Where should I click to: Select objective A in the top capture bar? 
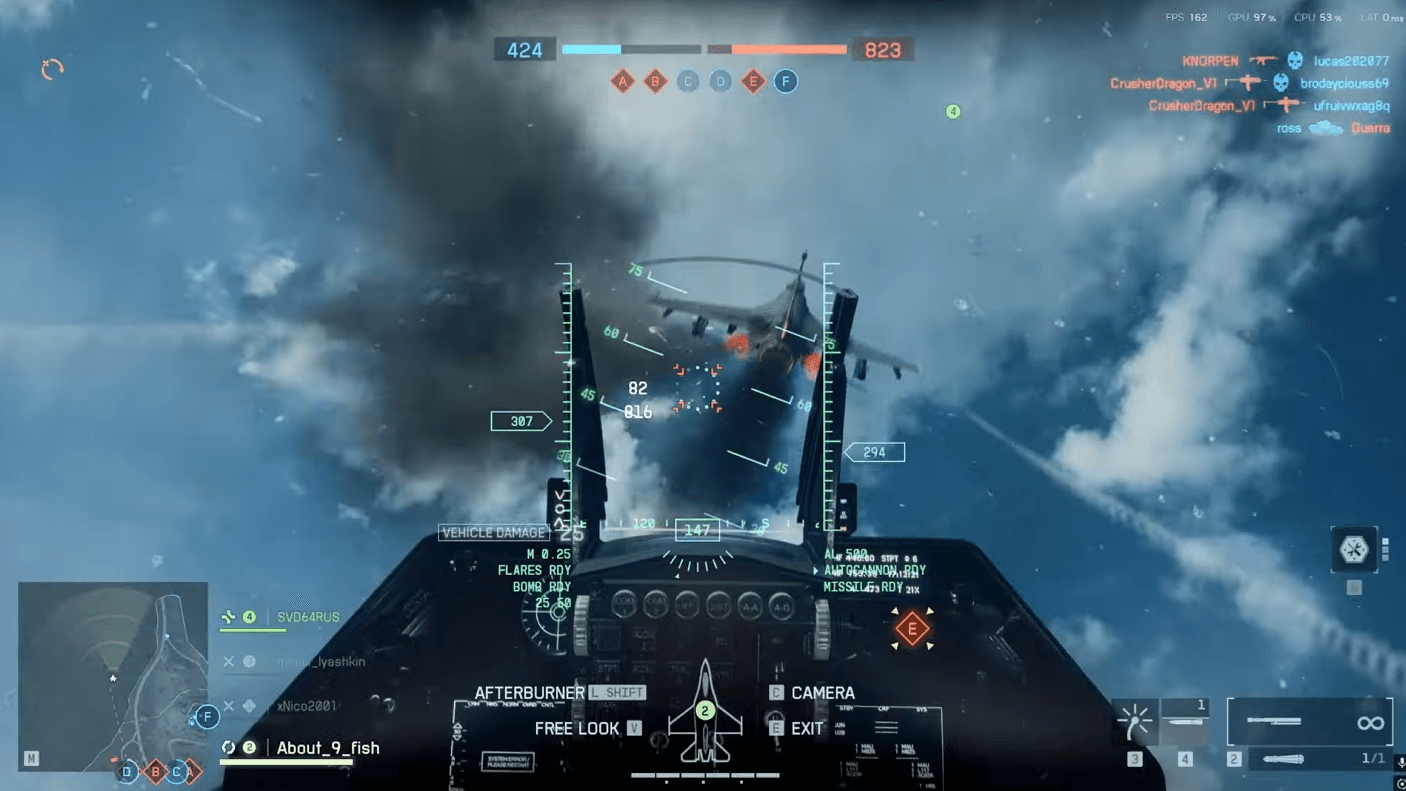click(623, 81)
